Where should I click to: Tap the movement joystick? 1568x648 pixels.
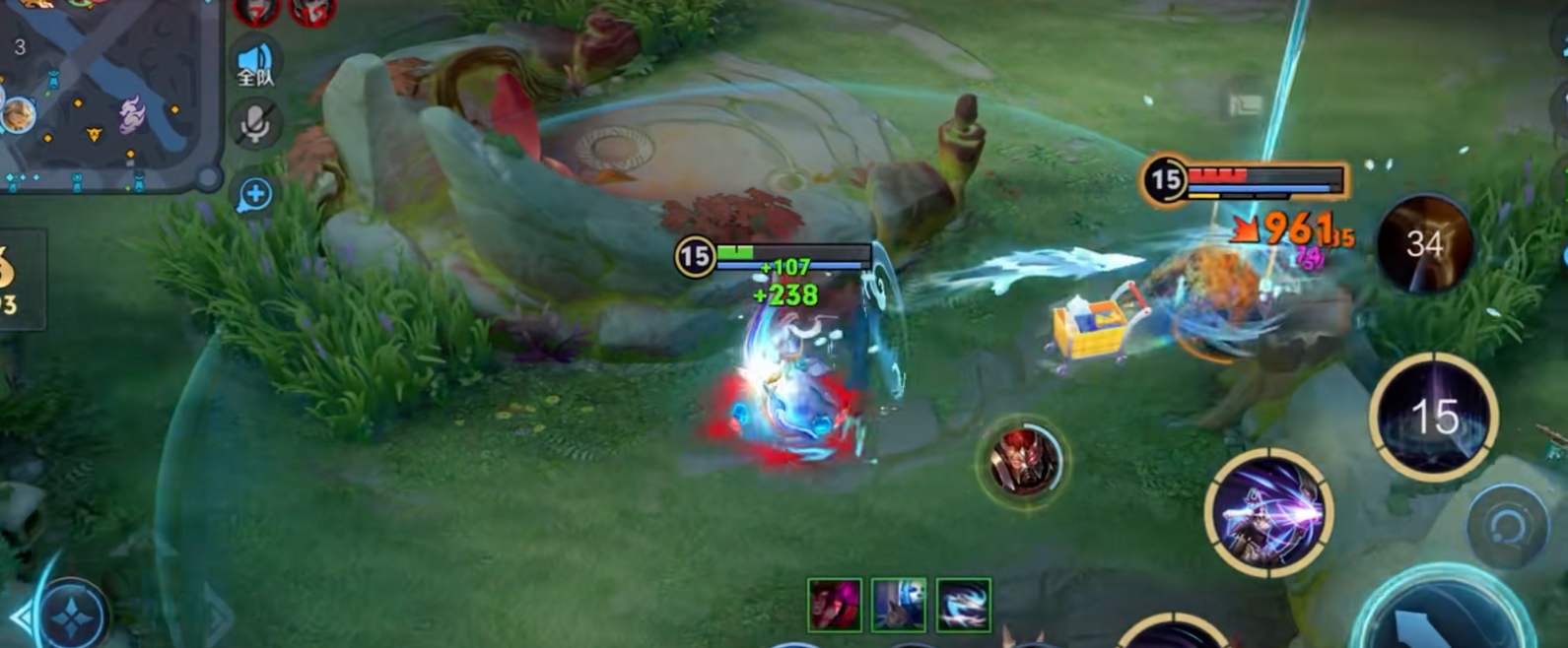tap(72, 616)
